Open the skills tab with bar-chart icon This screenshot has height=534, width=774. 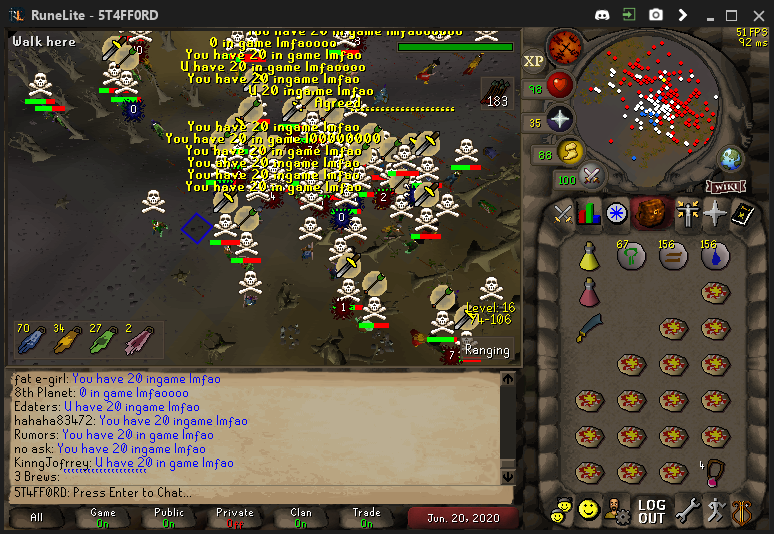(x=590, y=213)
